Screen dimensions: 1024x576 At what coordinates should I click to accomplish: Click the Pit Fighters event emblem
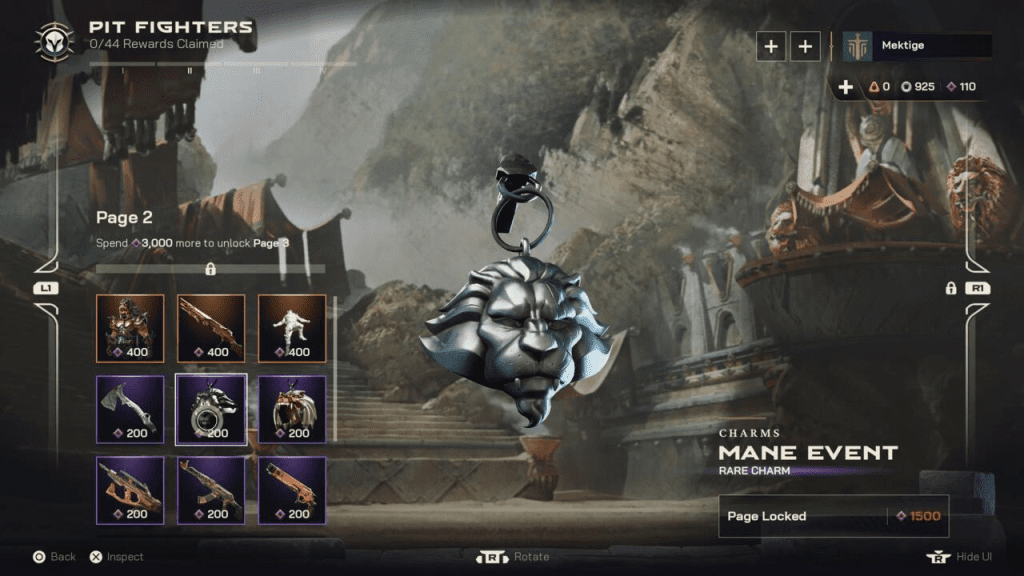coord(53,40)
